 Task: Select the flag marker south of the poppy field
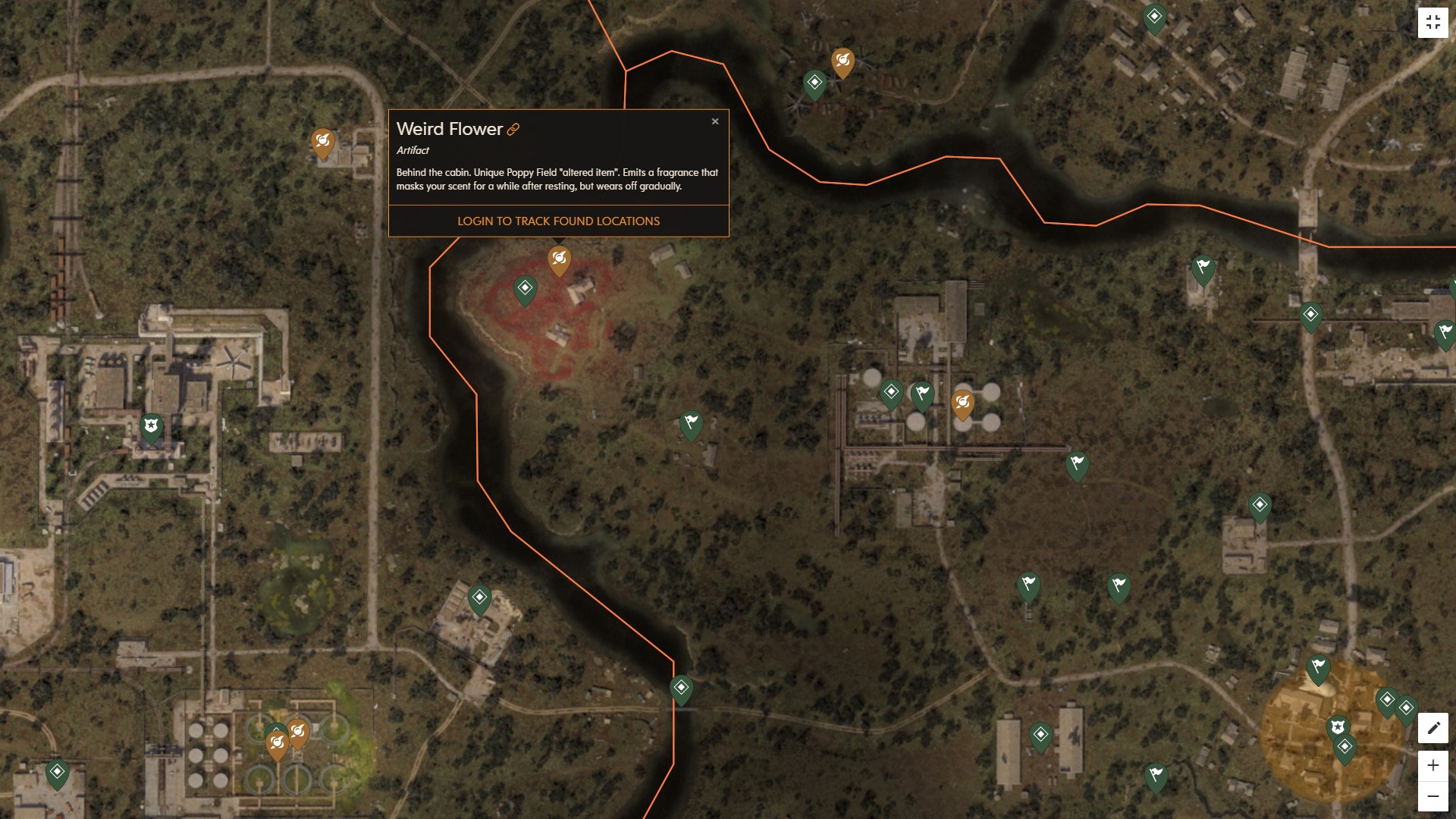click(x=690, y=425)
